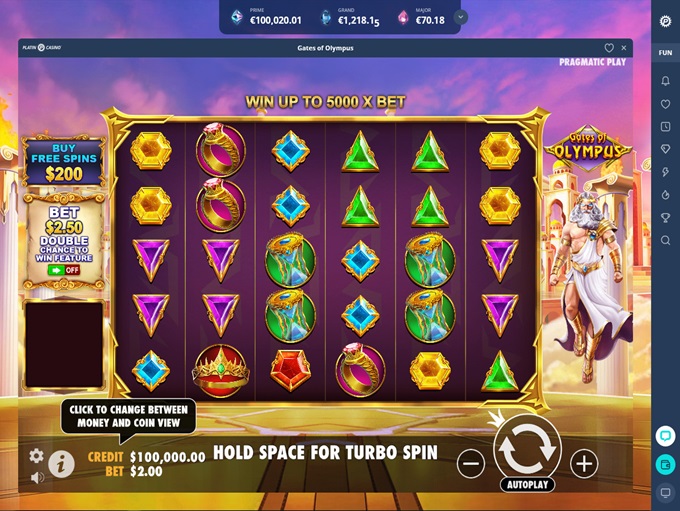Viewport: 680px width, 511px height.
Task: Open the recent history clock icon
Action: click(x=665, y=127)
